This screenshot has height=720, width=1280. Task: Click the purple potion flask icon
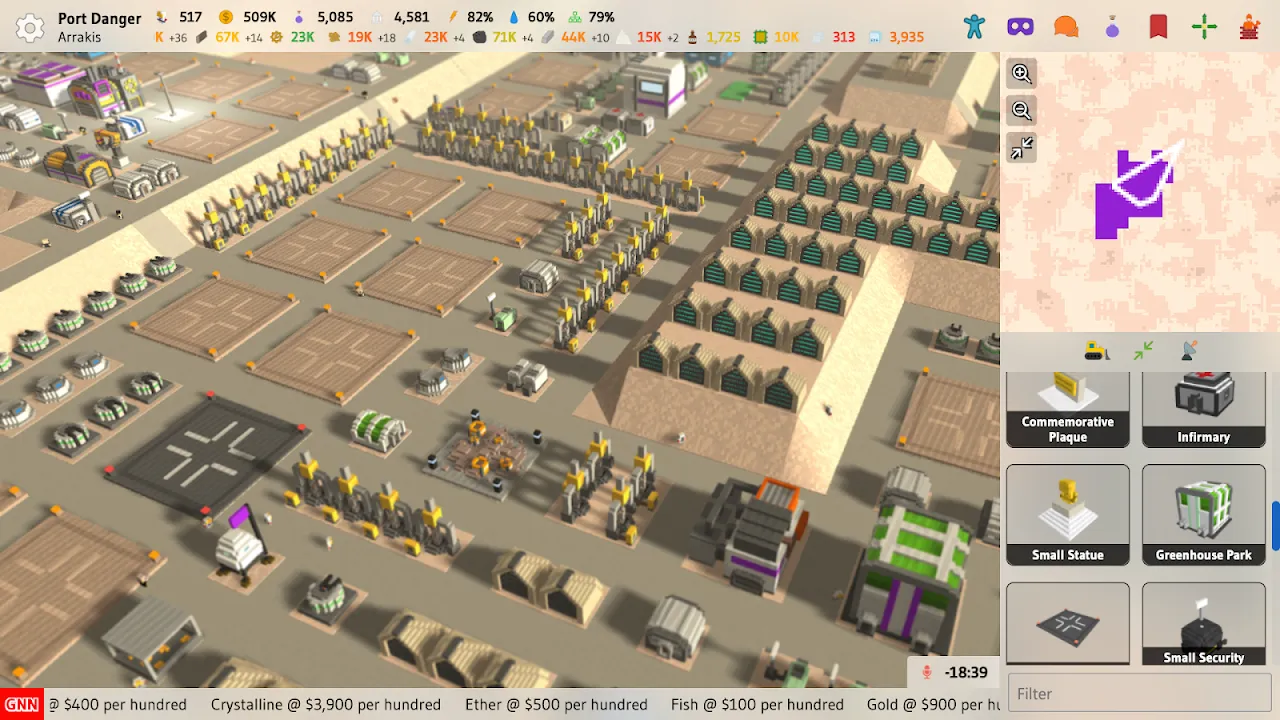[x=1112, y=28]
